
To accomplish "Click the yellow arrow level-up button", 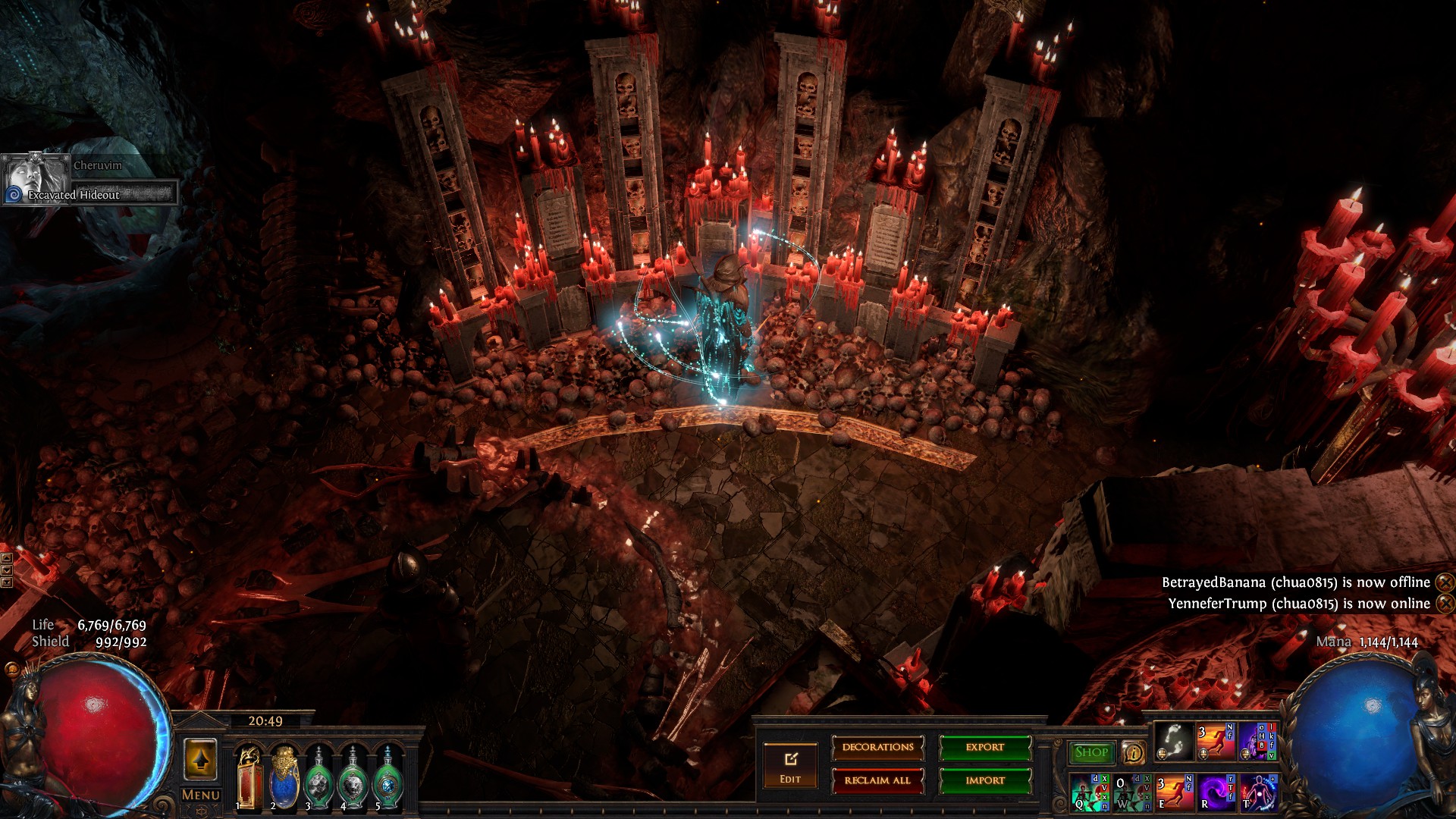I will click(x=200, y=759).
